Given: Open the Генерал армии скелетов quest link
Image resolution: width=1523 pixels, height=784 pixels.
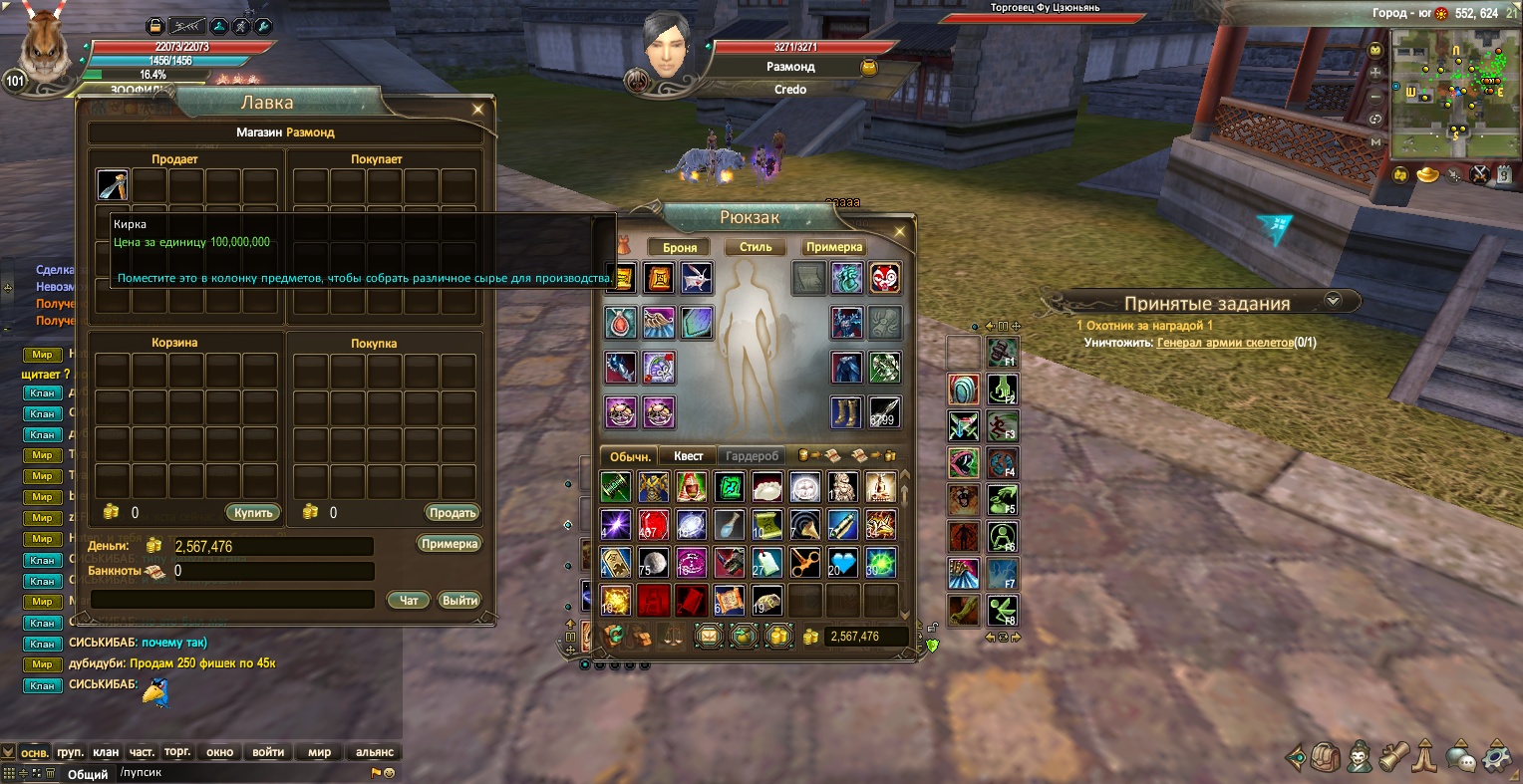Looking at the screenshot, I should (1224, 343).
